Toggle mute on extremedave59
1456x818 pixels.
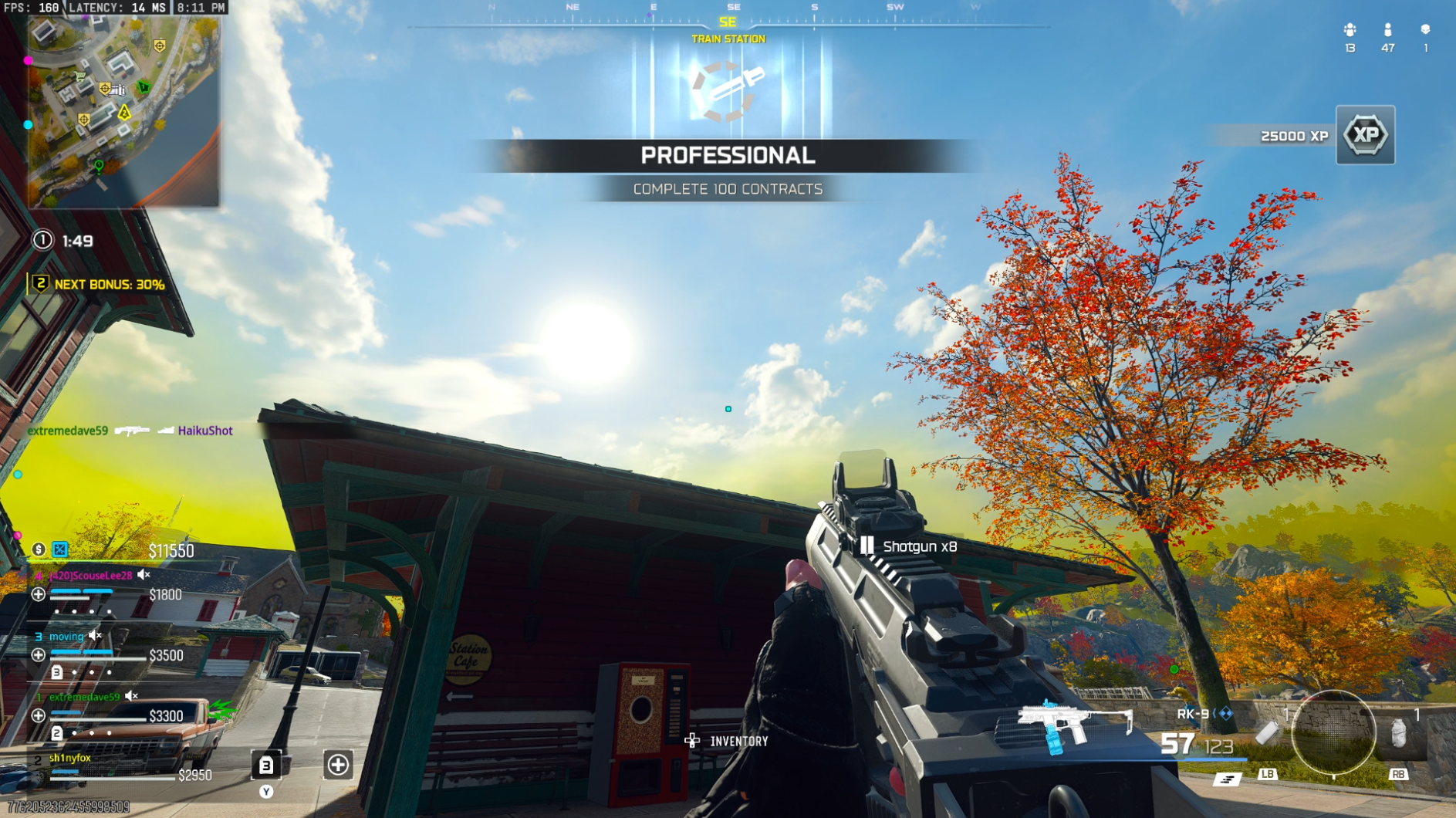pyautogui.click(x=130, y=696)
